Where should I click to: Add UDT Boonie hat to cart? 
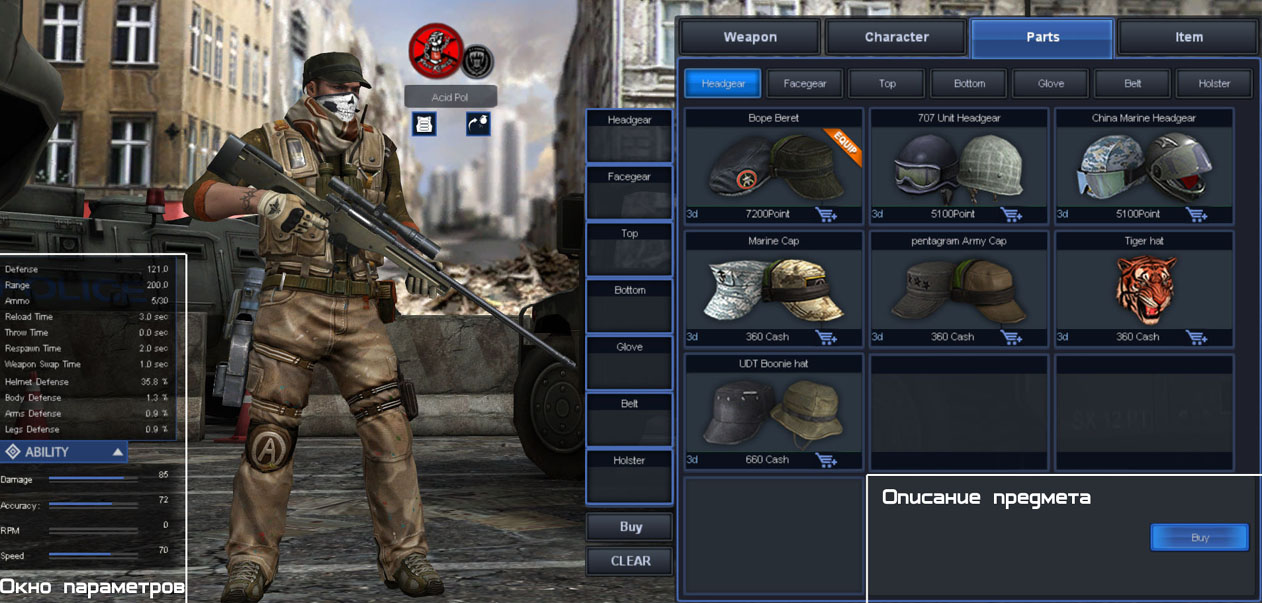(826, 460)
